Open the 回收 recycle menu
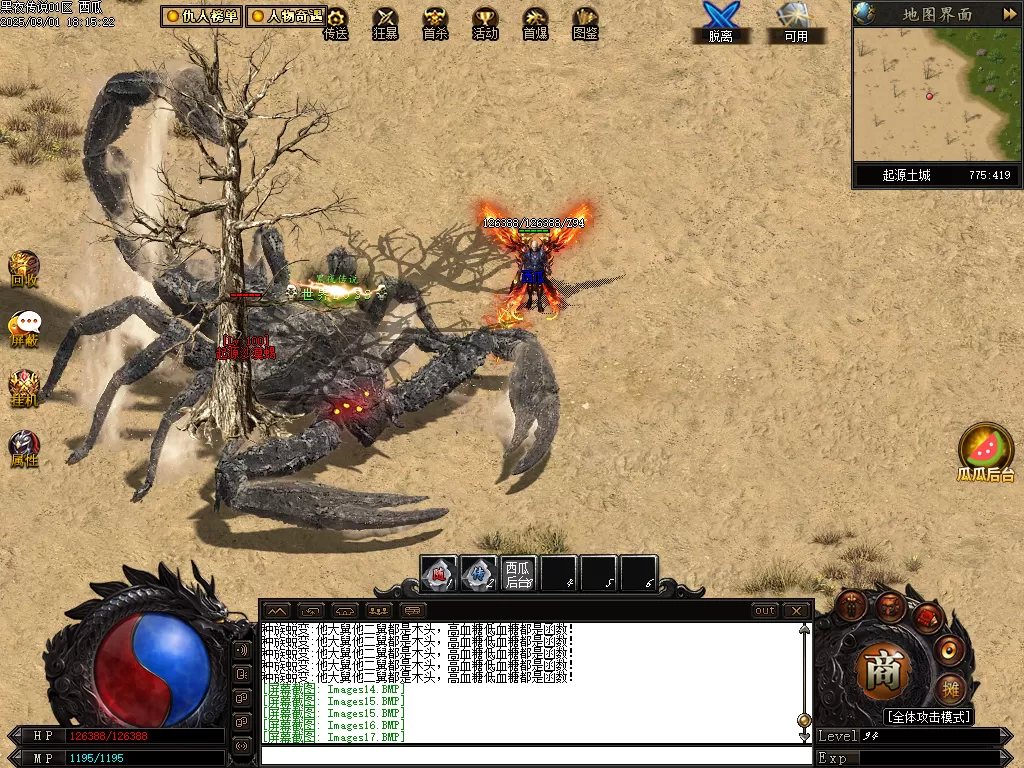This screenshot has width=1024, height=768. coord(24,268)
